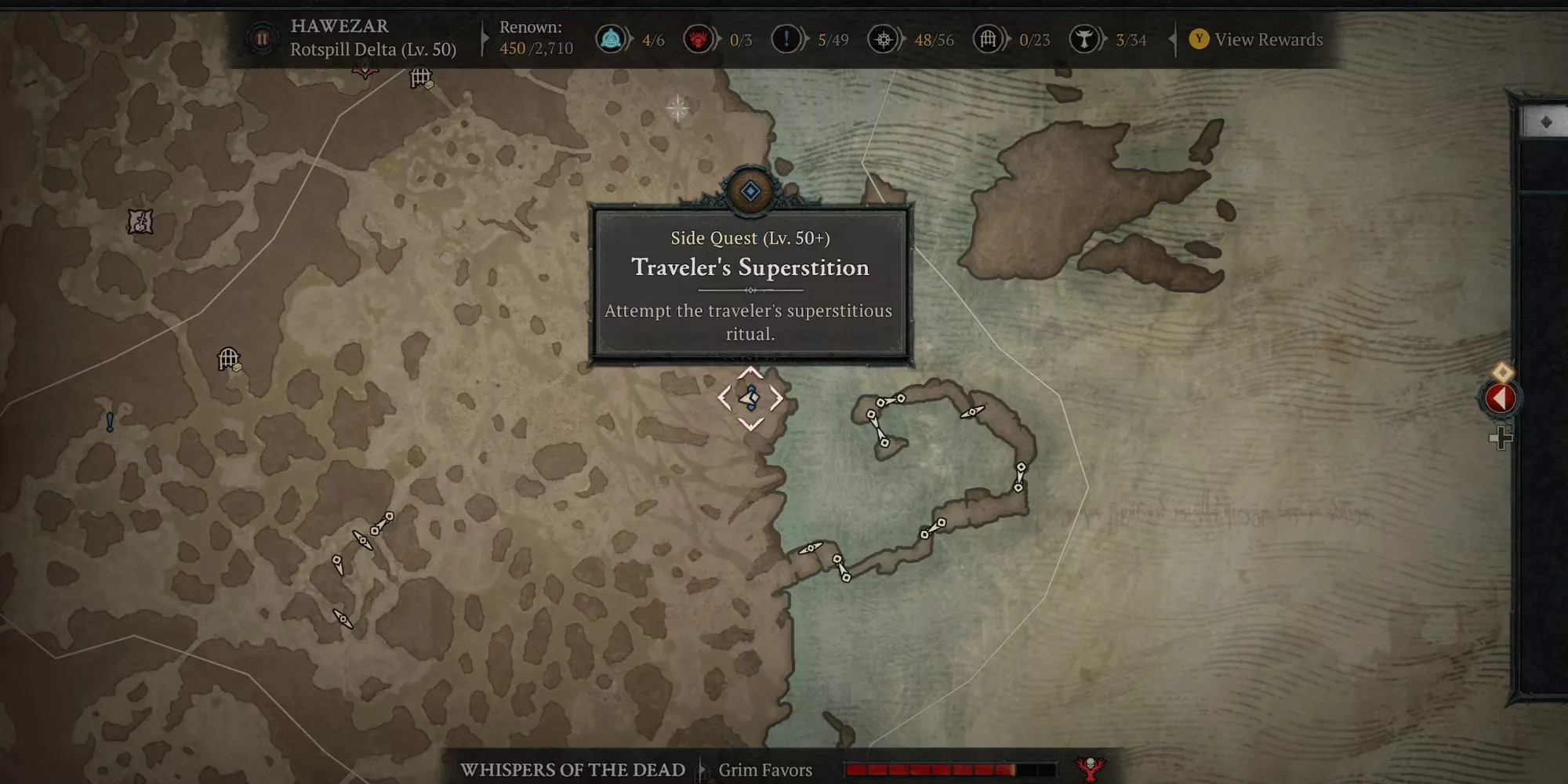Select the dungeons gate icon in top bar
This screenshot has width=1568, height=784.
point(989,38)
